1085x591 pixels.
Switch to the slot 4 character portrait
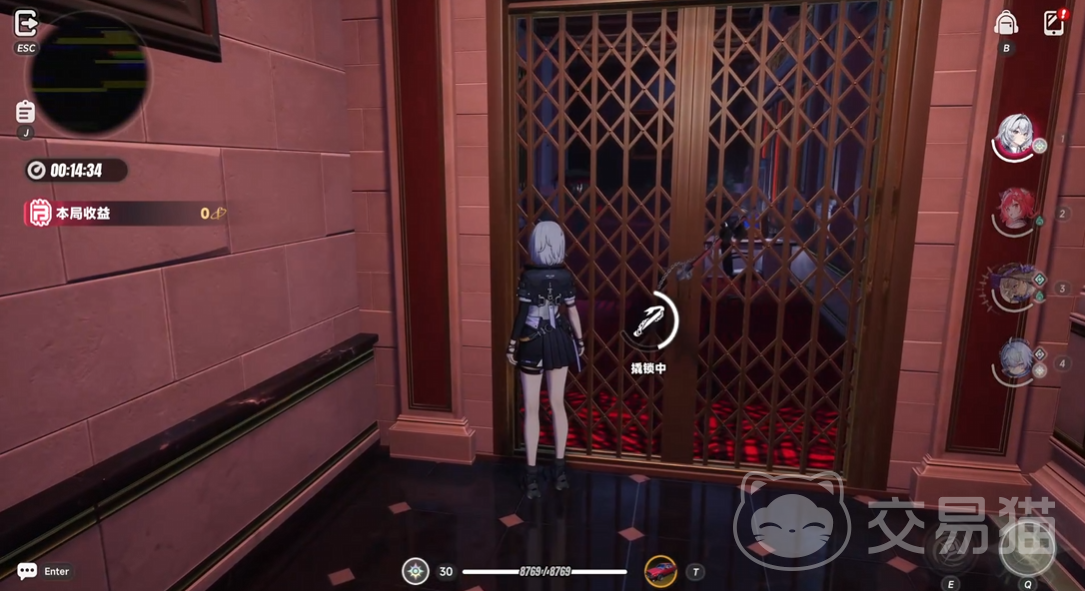coord(1016,360)
